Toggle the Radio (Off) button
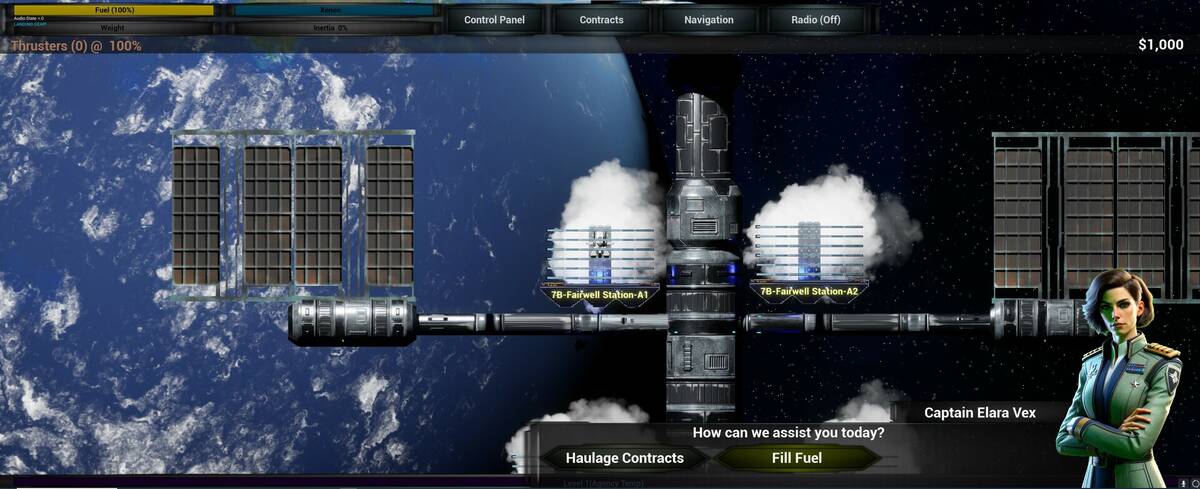This screenshot has width=1200, height=489. point(815,20)
